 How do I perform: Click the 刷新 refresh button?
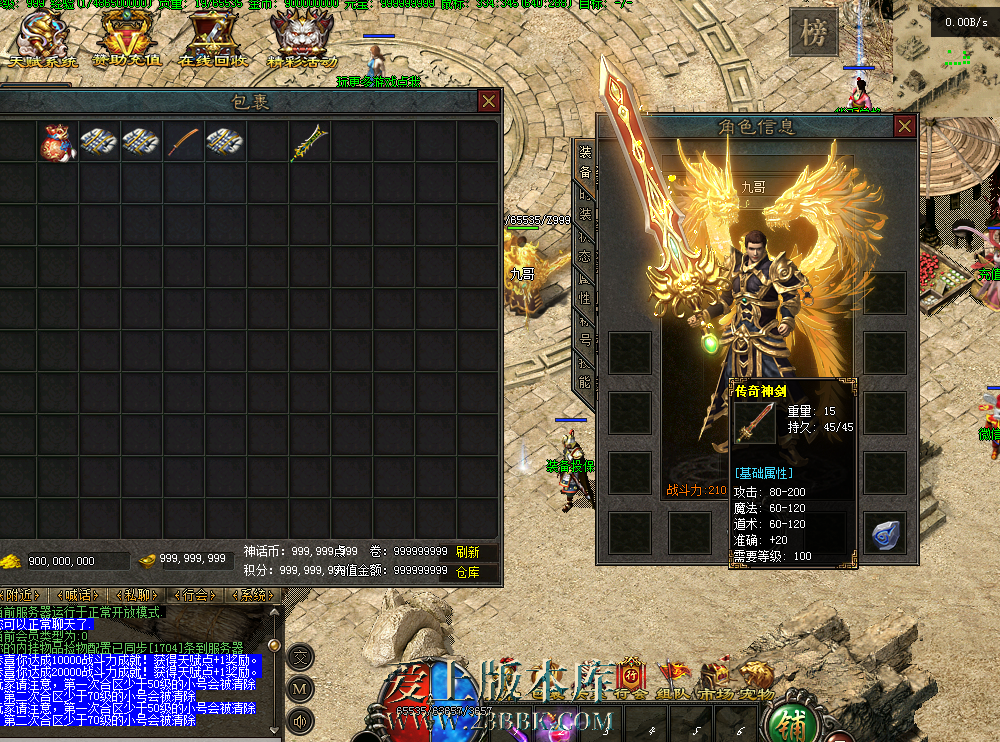[467, 552]
